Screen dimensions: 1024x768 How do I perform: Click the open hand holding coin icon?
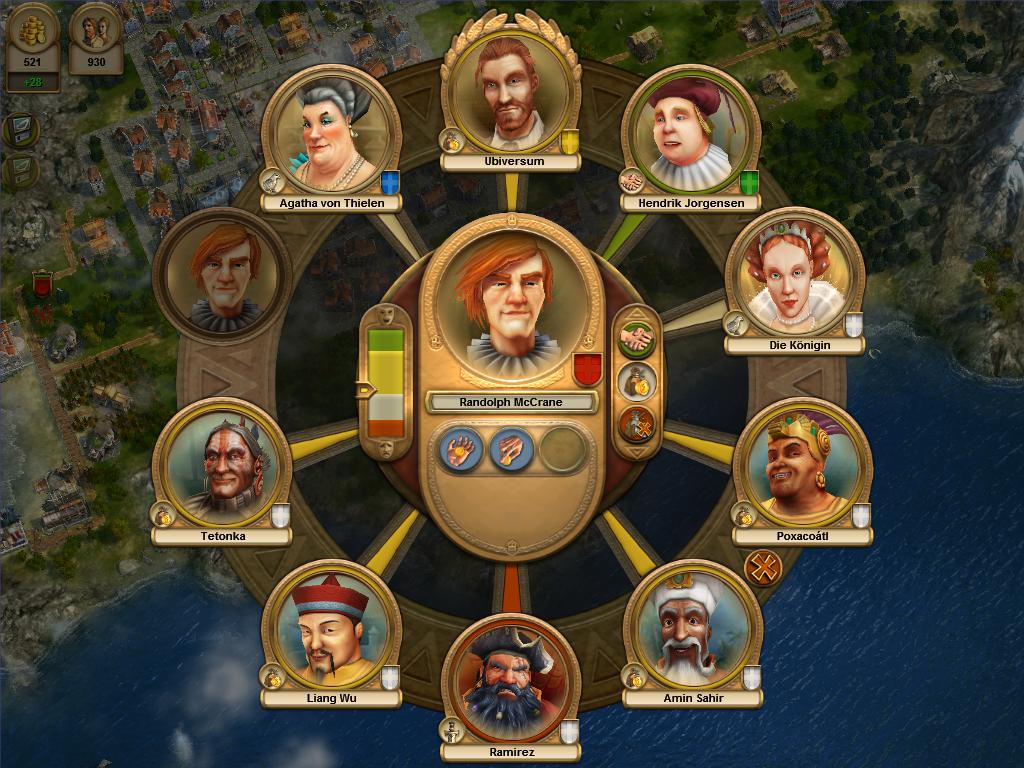pyautogui.click(x=460, y=449)
